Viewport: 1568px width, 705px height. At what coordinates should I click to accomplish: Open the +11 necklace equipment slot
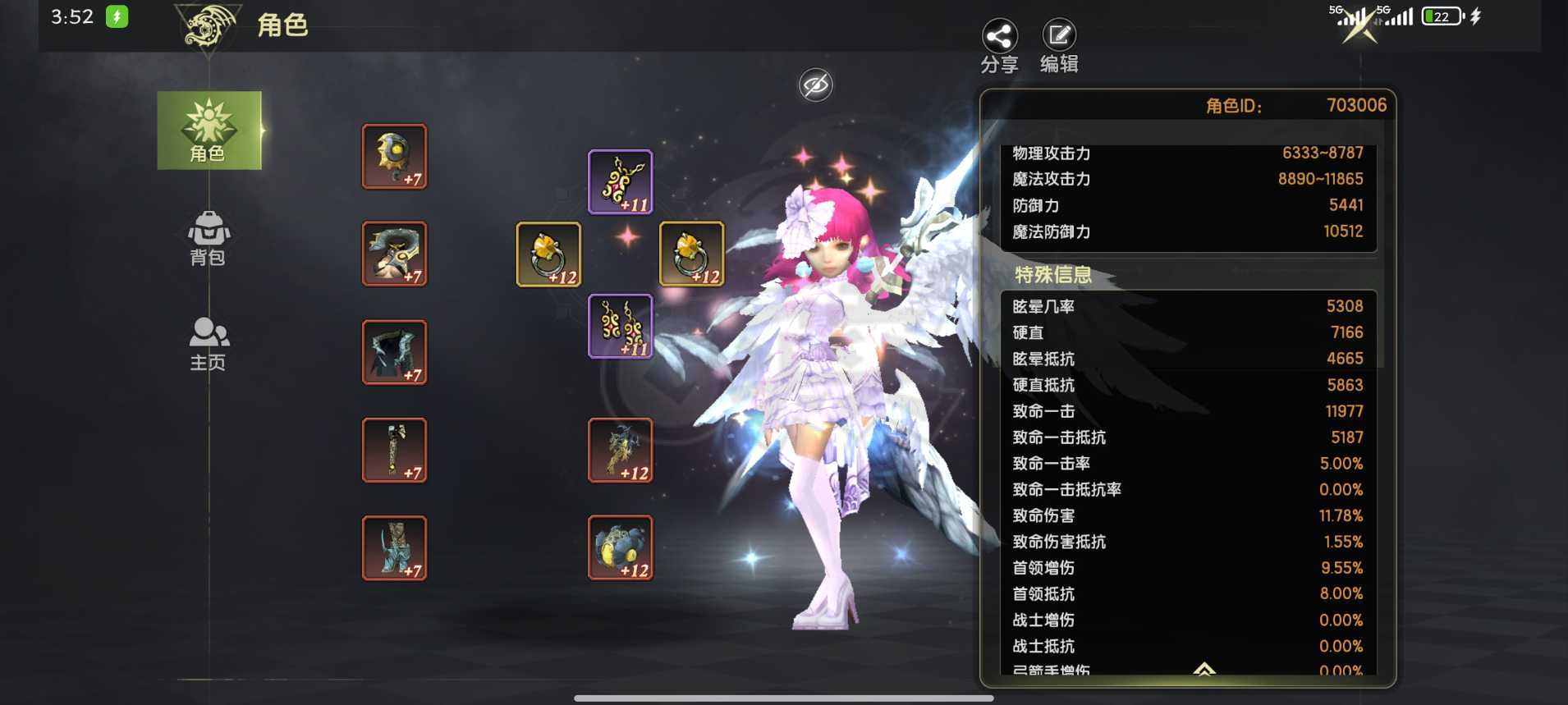[x=618, y=181]
